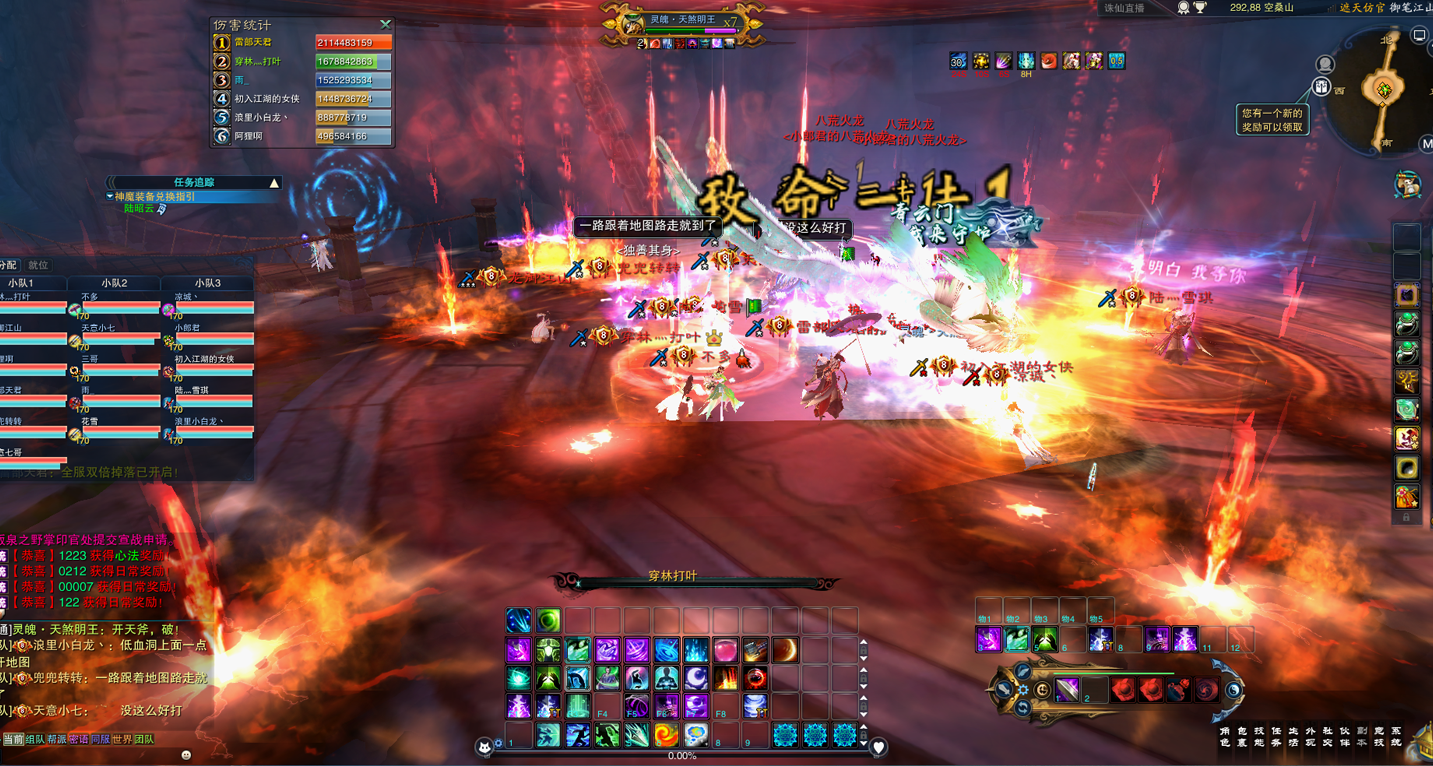Switch to the 就位 tab in team panel
Image resolution: width=1433 pixels, height=766 pixels.
point(38,265)
